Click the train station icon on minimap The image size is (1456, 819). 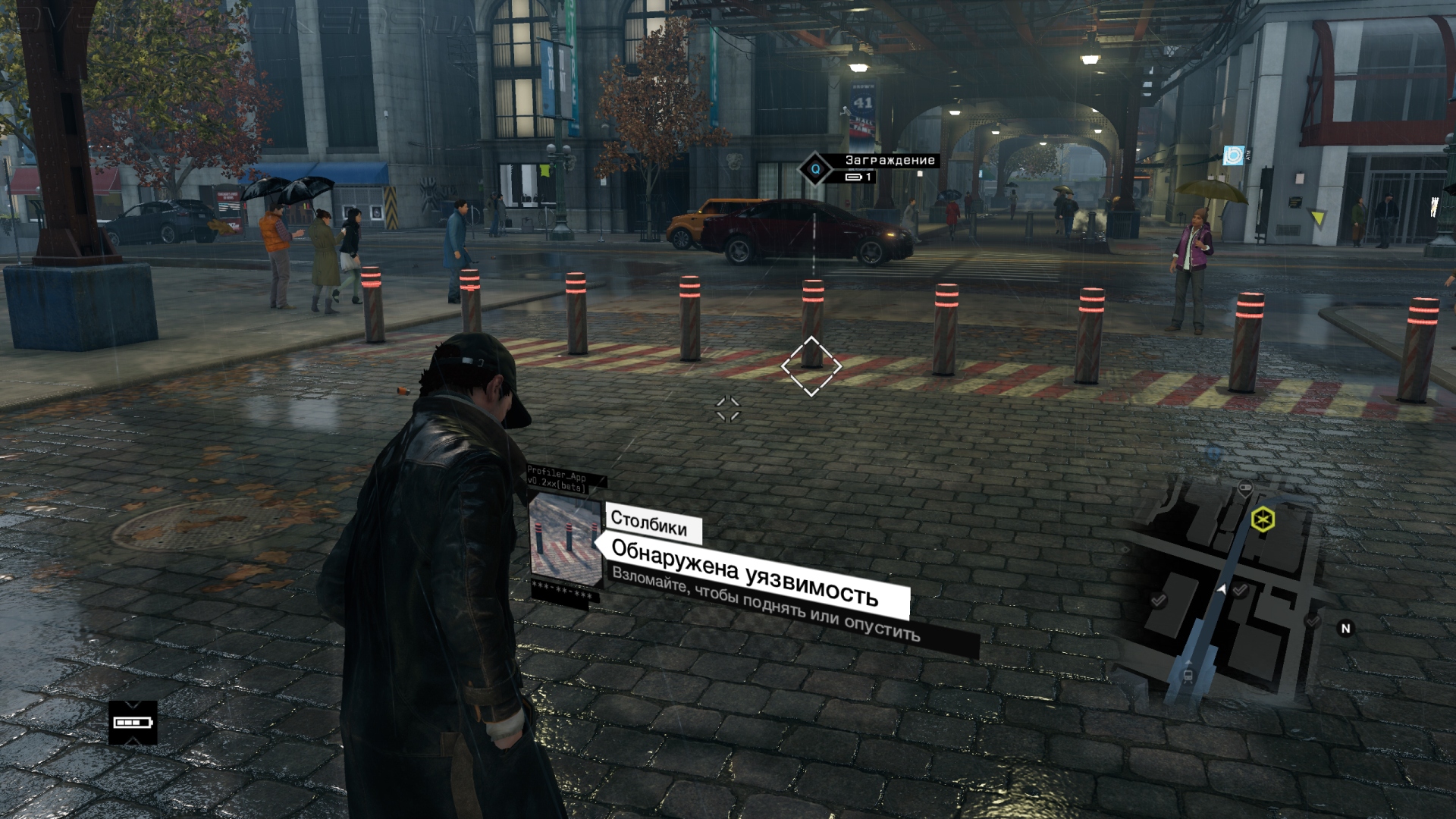coord(1187,672)
